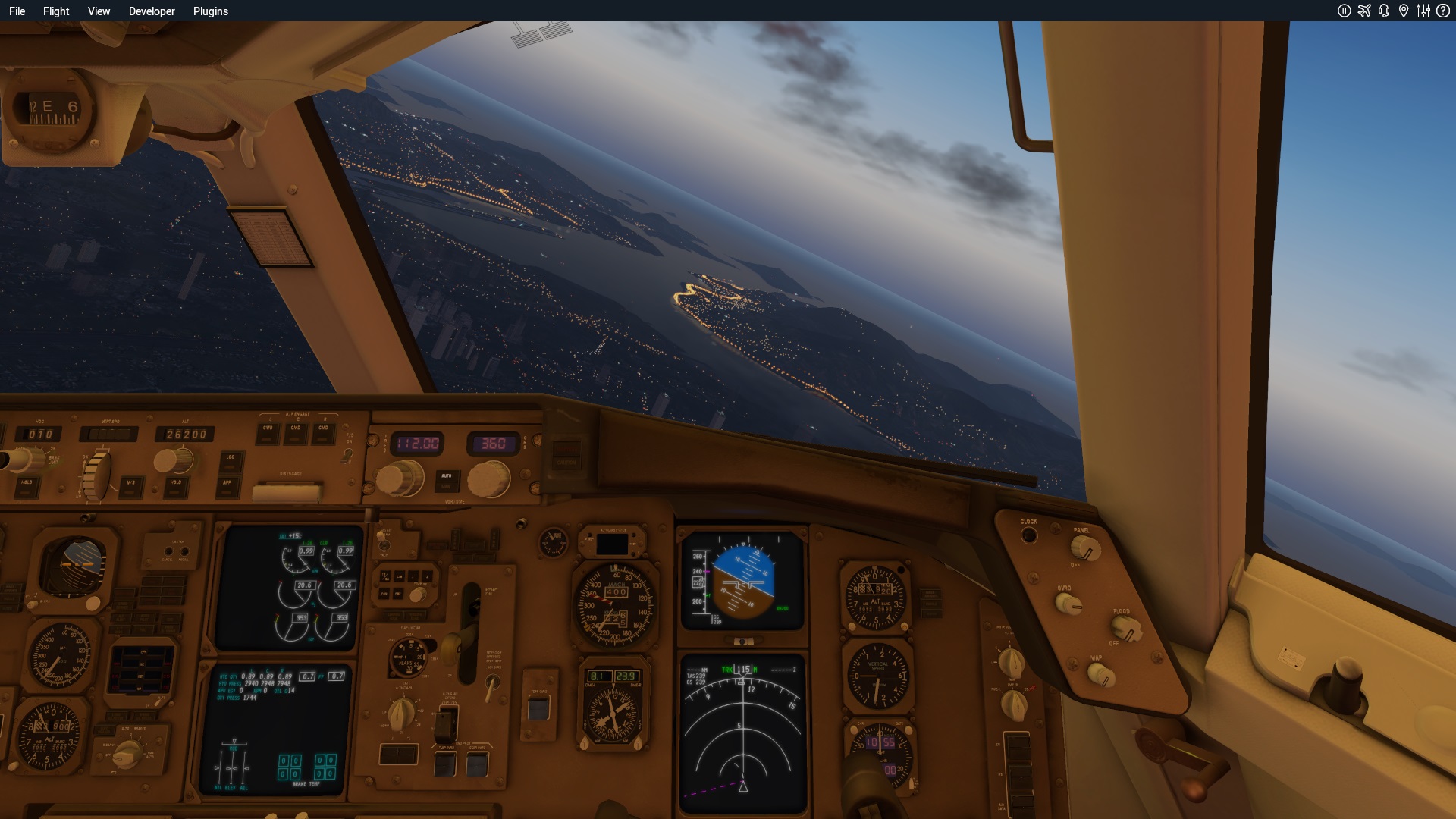The image size is (1456, 819).
Task: Open ATC with the headset icon
Action: coord(1384,11)
